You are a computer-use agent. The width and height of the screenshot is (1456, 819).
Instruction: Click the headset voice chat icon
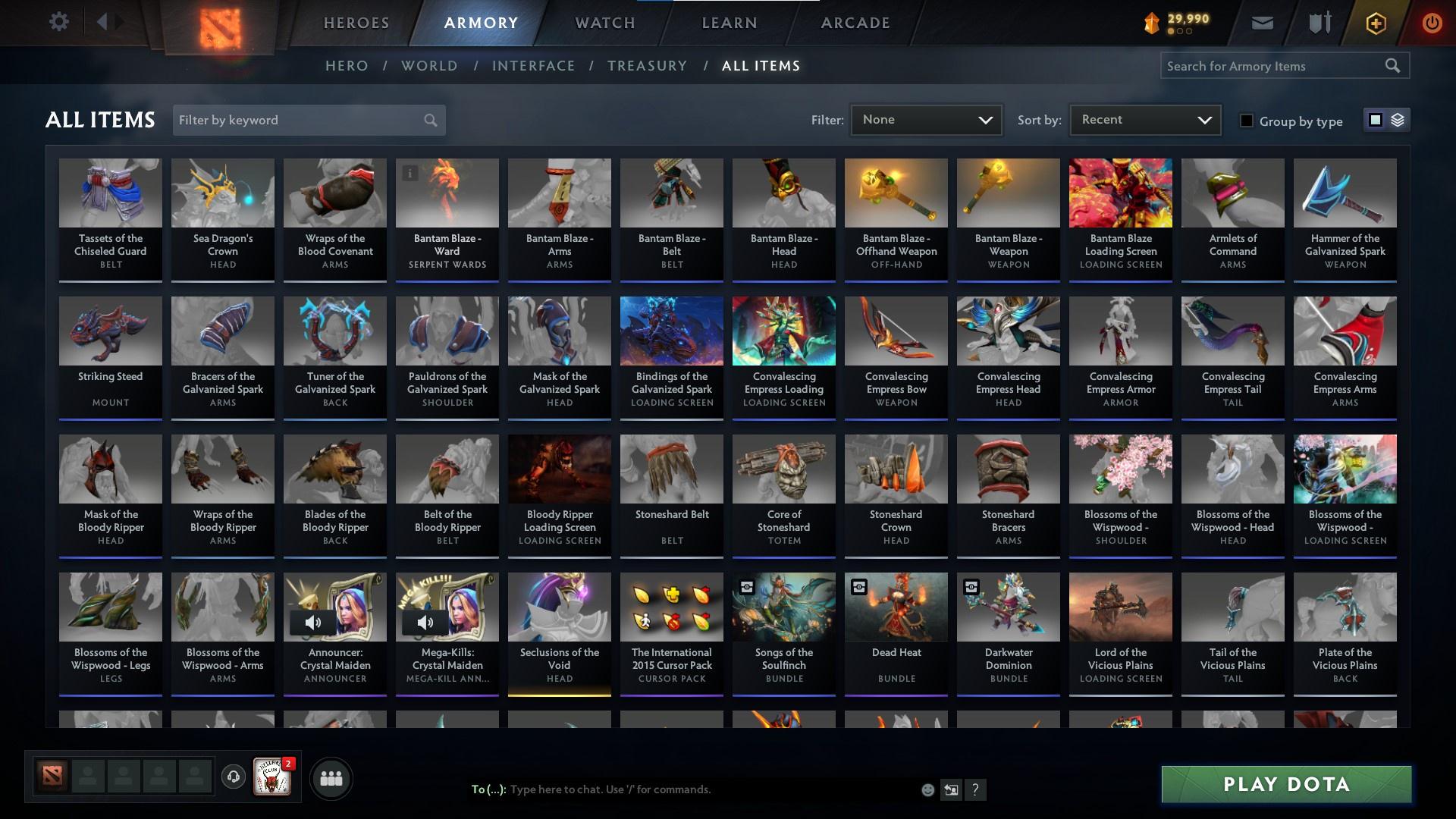[233, 777]
